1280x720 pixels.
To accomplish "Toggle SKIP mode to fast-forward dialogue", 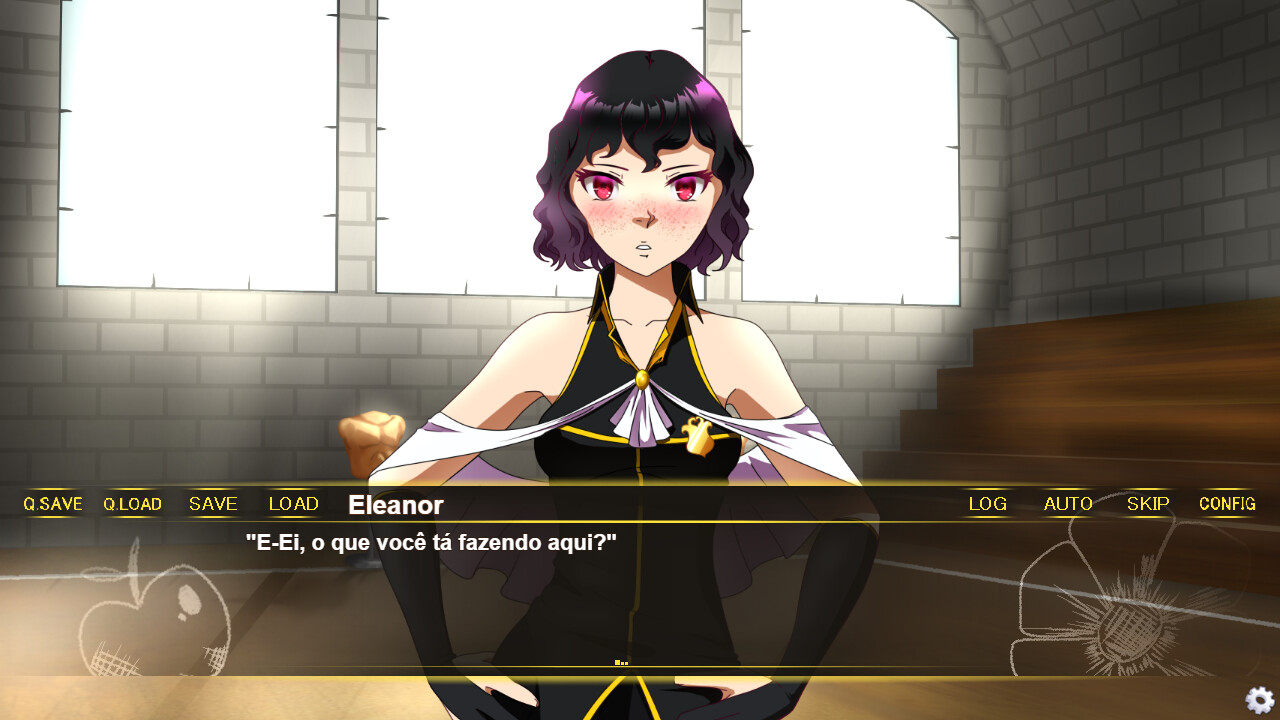I will [x=1147, y=504].
